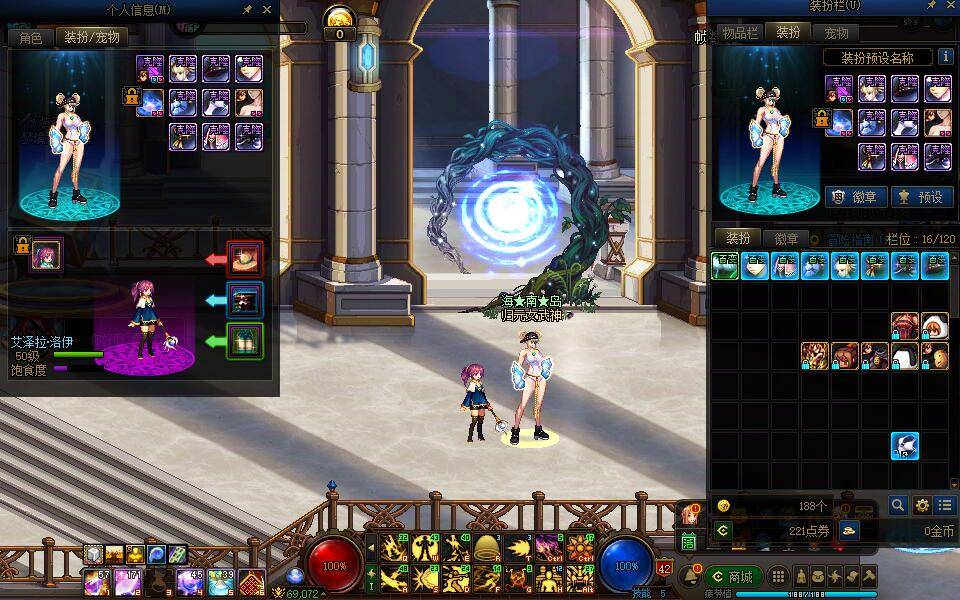The height and width of the screenshot is (600, 960).
Task: Open the 物品栏 inventory tab
Action: (740, 32)
